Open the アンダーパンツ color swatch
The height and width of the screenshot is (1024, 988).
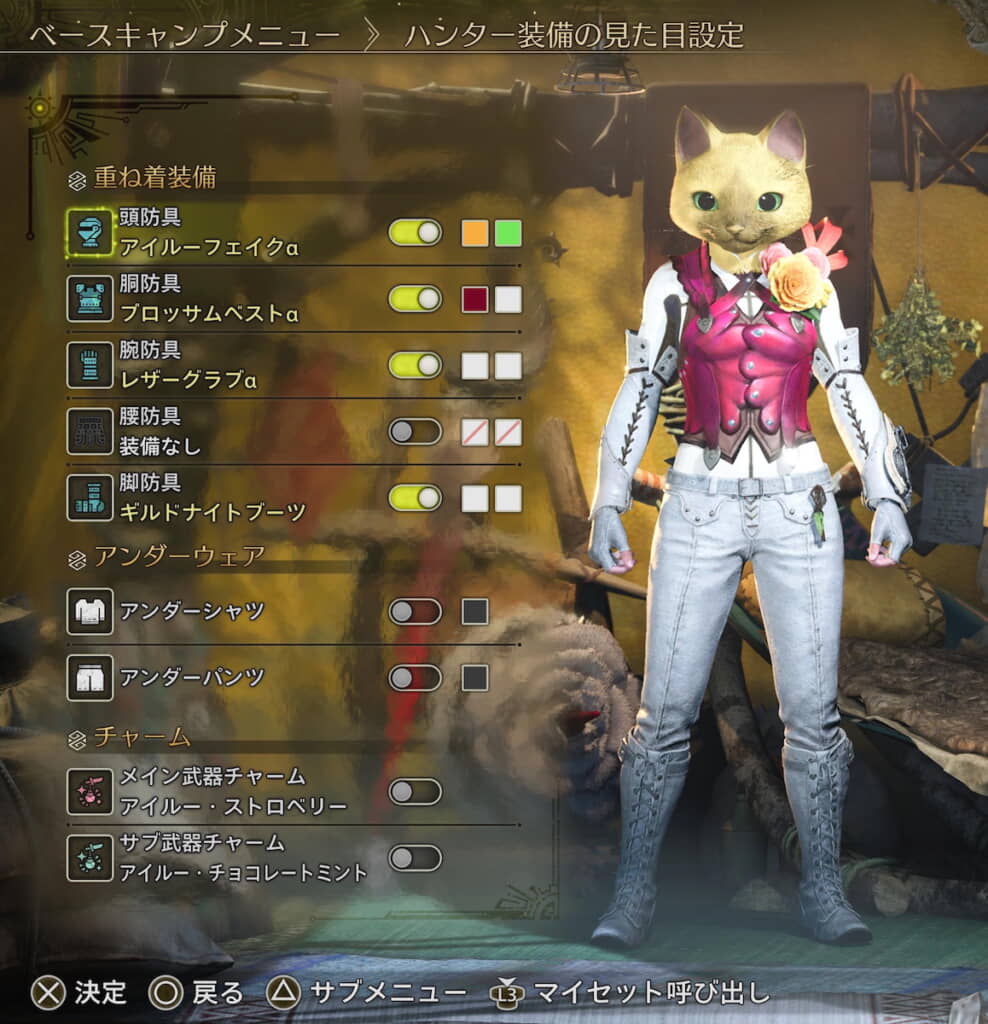pos(475,678)
